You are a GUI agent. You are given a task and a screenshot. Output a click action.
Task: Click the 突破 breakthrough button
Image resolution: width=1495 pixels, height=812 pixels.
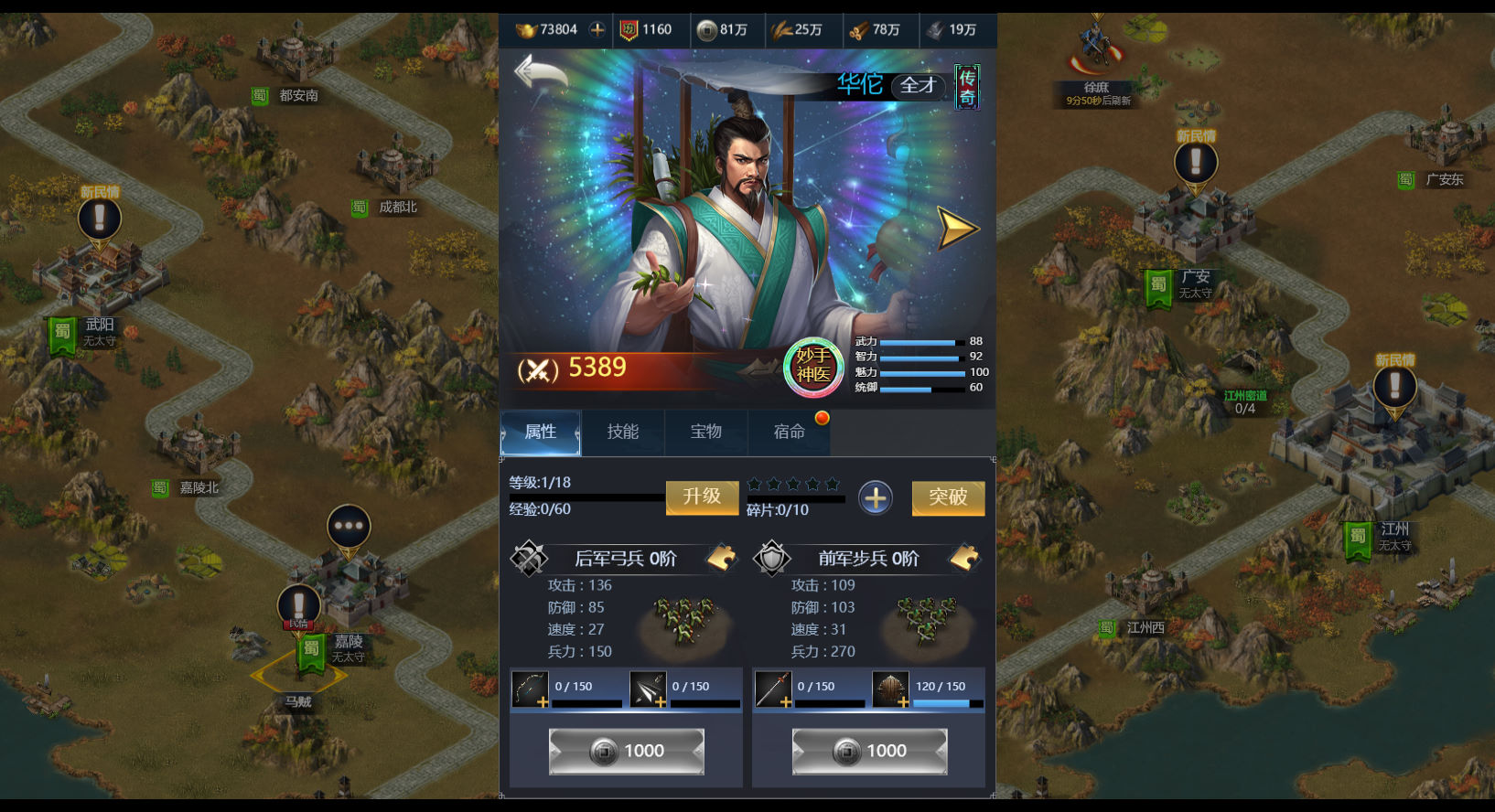pos(948,497)
